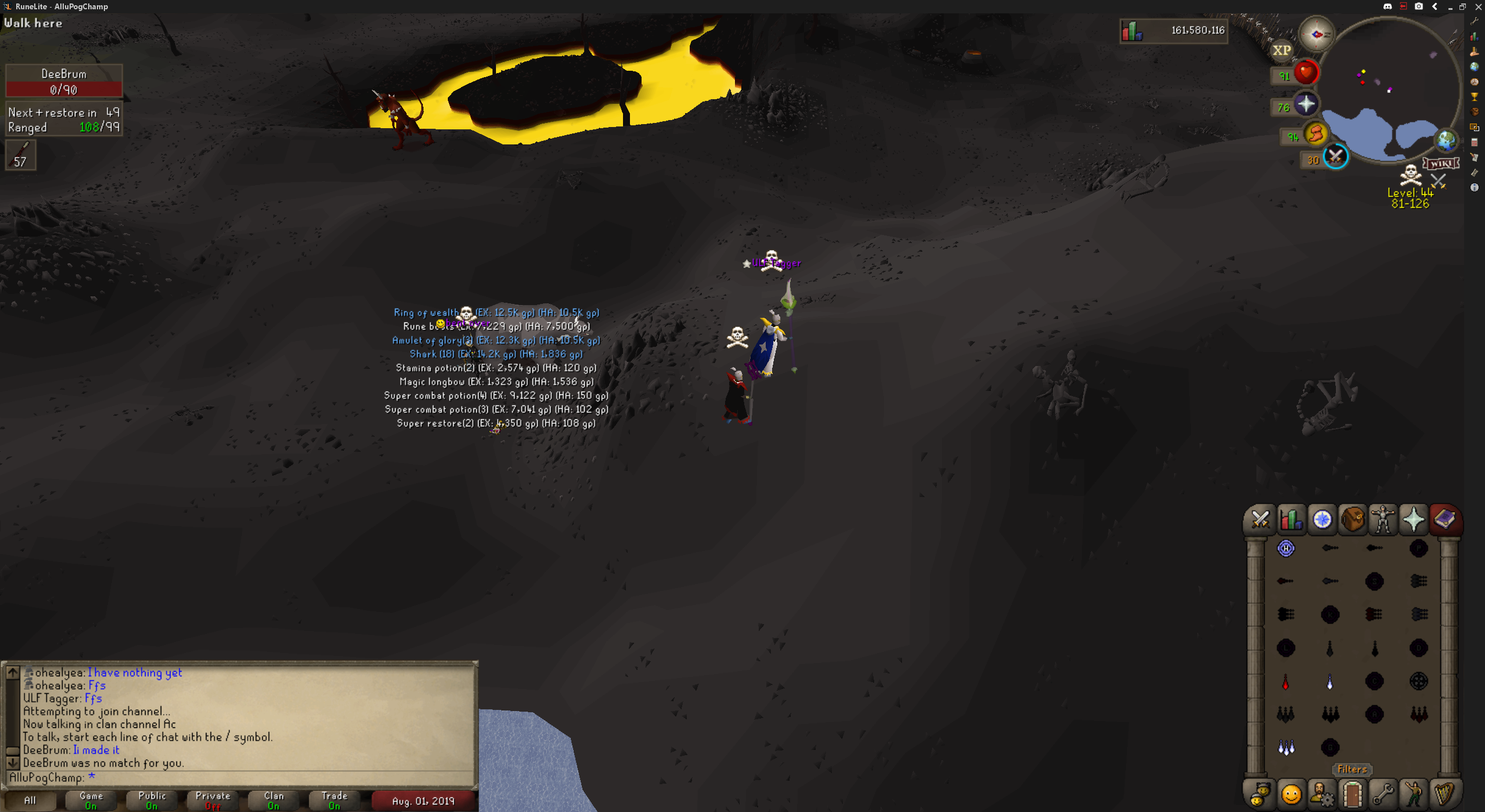Switch to the Skills tab
1485x812 pixels.
[x=1291, y=519]
